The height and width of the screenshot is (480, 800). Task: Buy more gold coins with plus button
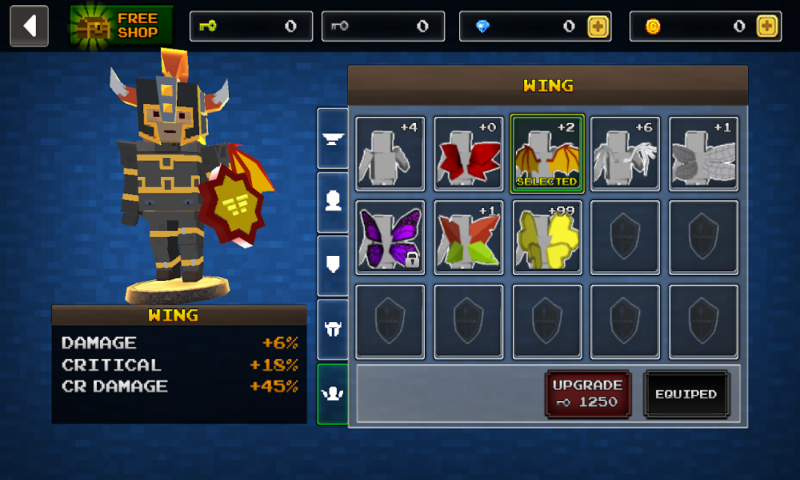tap(767, 27)
